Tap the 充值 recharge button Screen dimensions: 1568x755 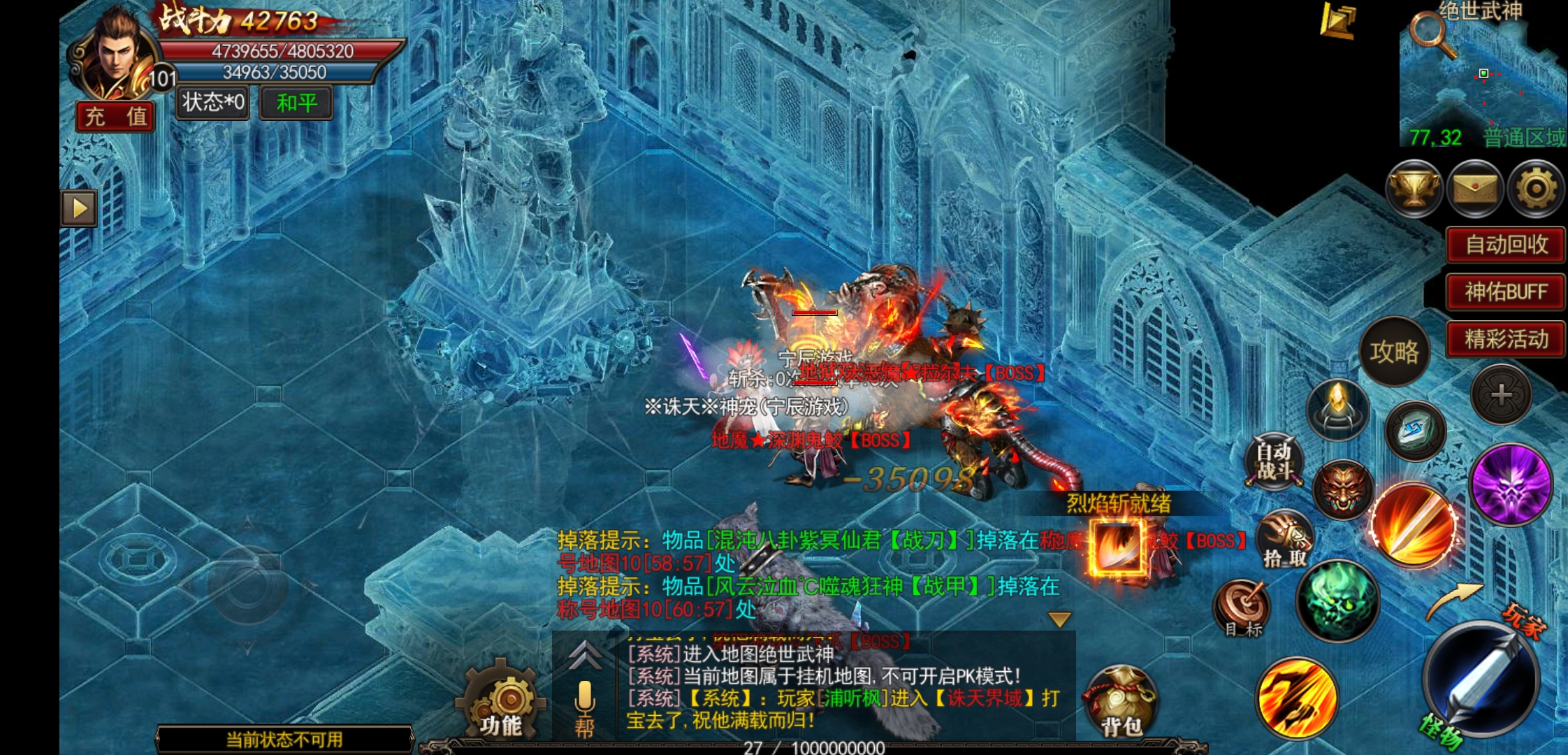tap(115, 116)
